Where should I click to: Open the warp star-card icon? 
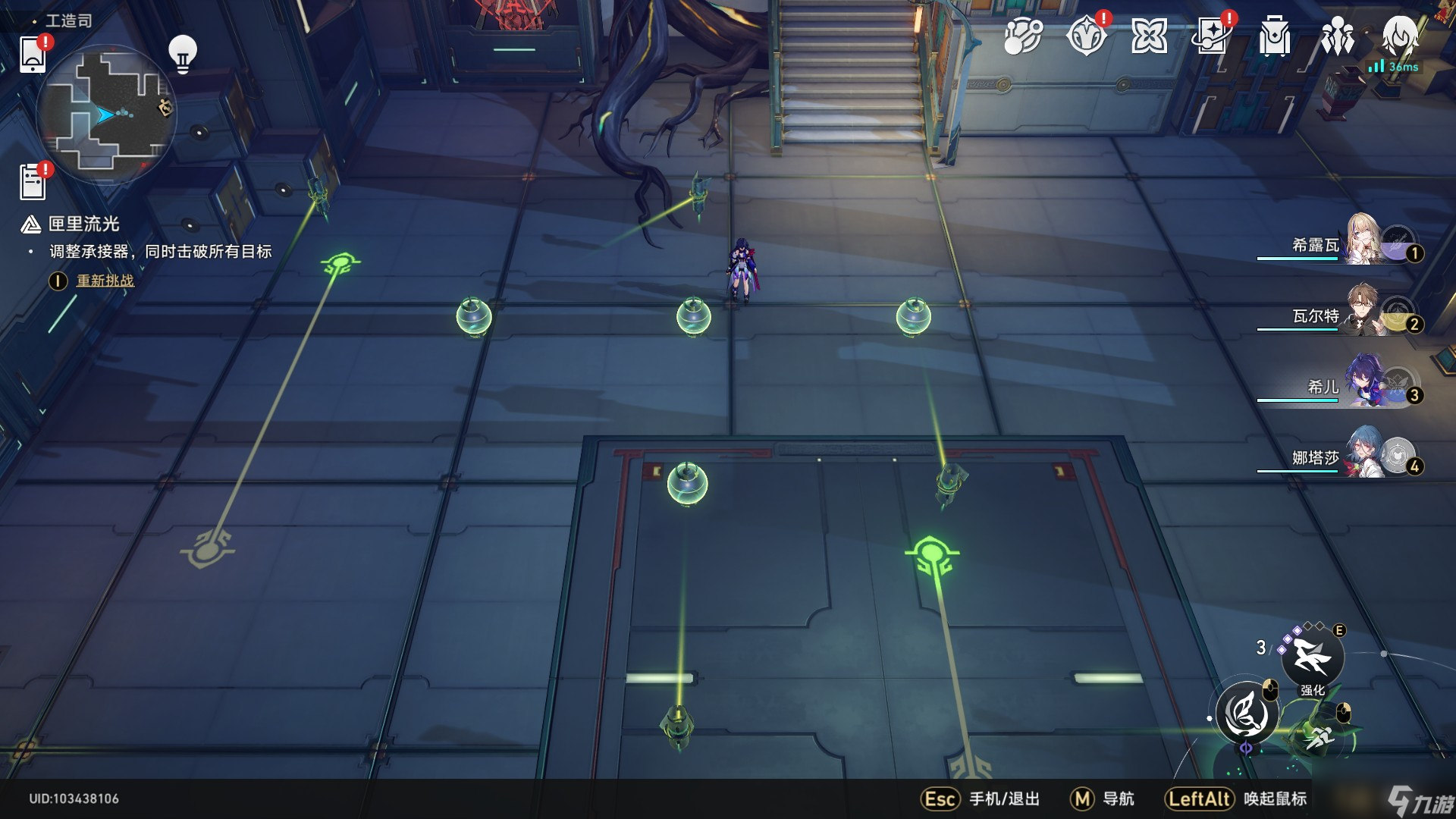[x=1212, y=36]
